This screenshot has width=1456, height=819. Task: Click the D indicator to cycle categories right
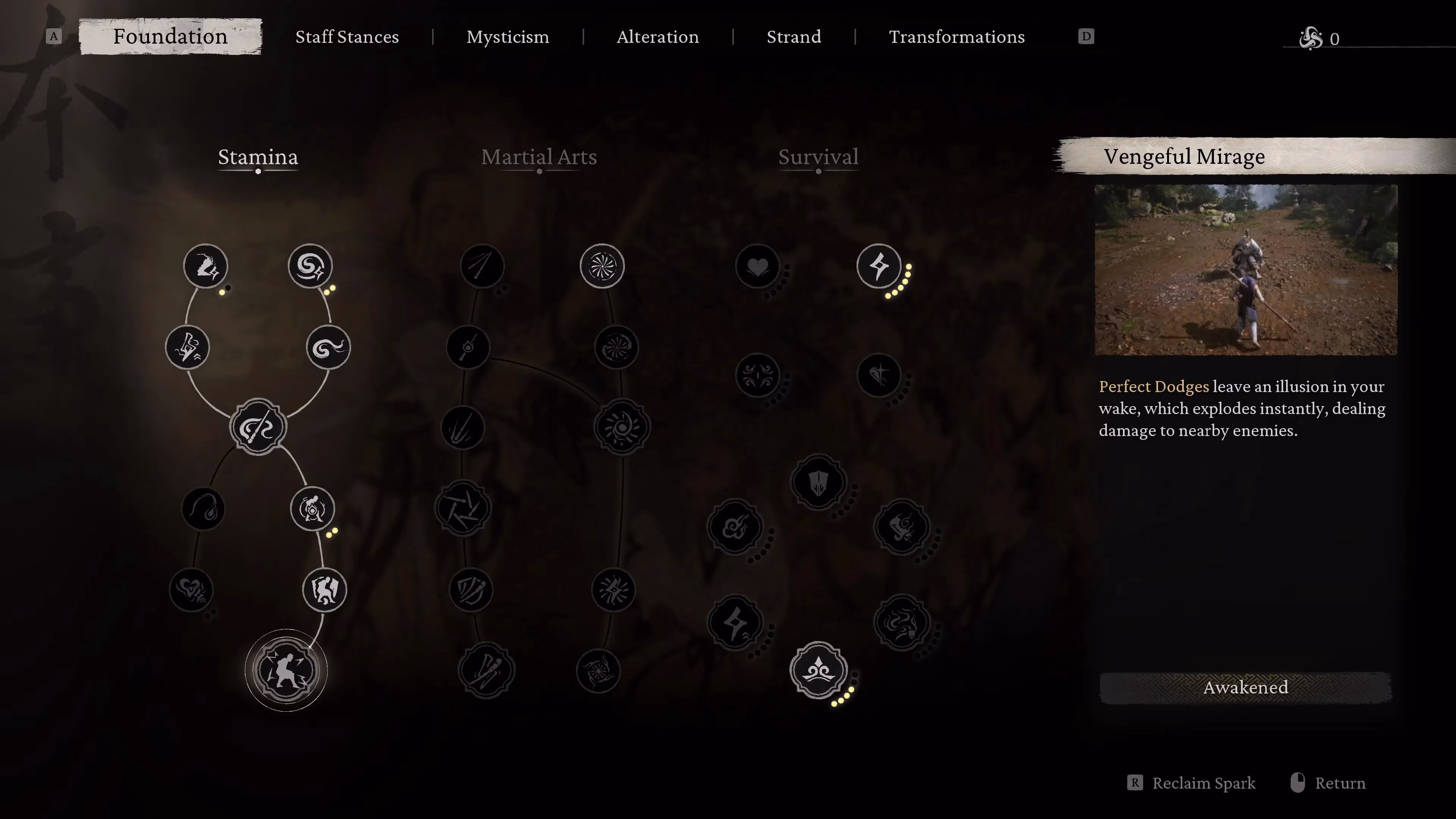pyautogui.click(x=1086, y=36)
